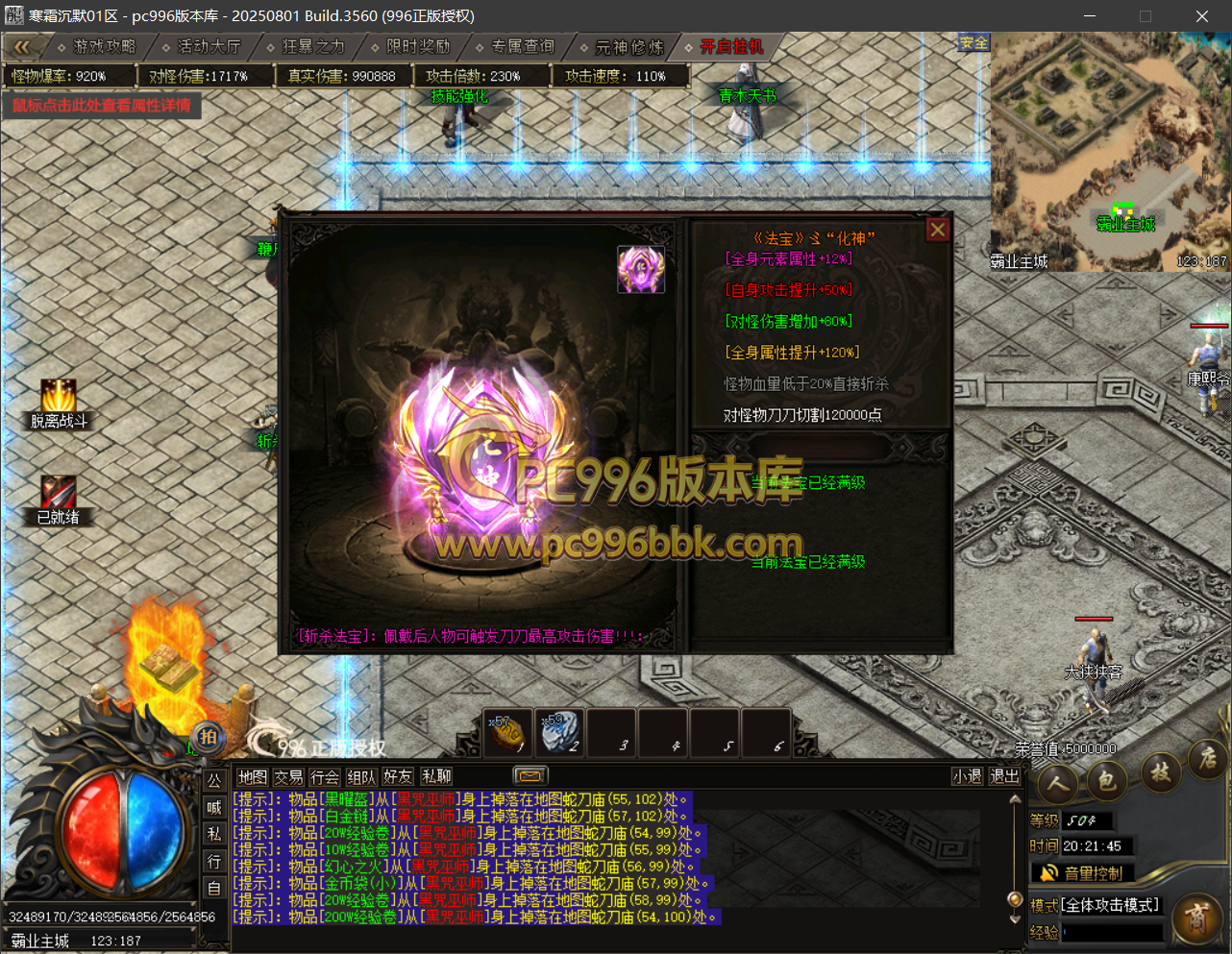Open 音量控制 volume control
The height and width of the screenshot is (954, 1232).
(x=1082, y=872)
